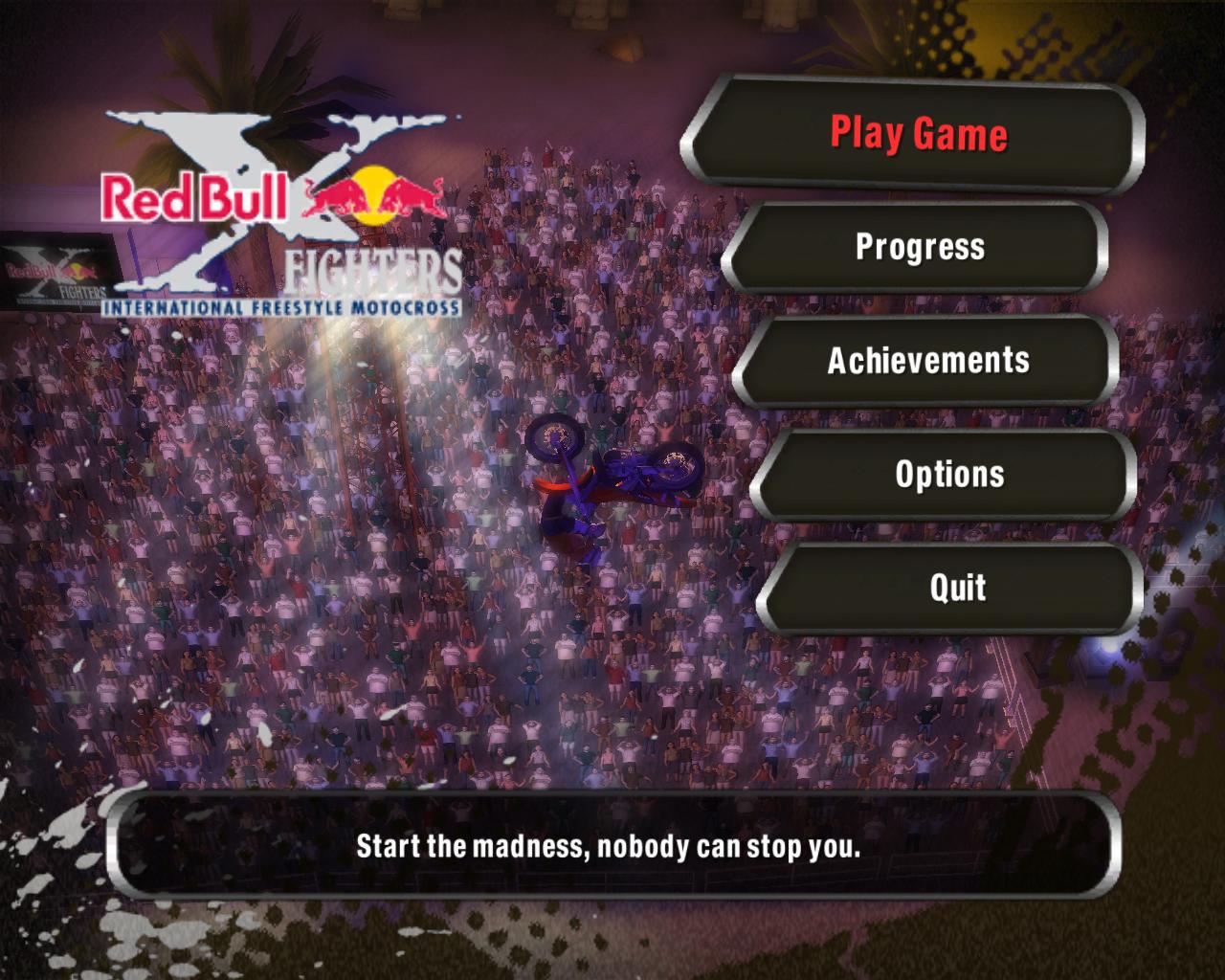Click the metal-framed message bar at the bottom
This screenshot has height=980, width=1225.
click(610, 846)
